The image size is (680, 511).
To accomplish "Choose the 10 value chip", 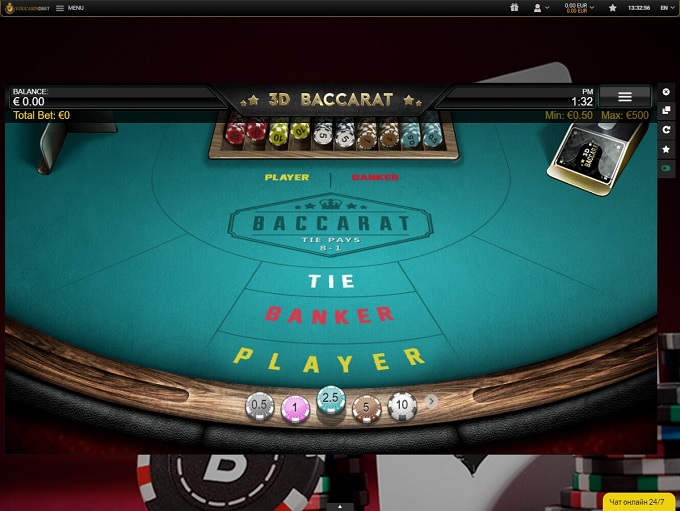I will [x=402, y=405].
